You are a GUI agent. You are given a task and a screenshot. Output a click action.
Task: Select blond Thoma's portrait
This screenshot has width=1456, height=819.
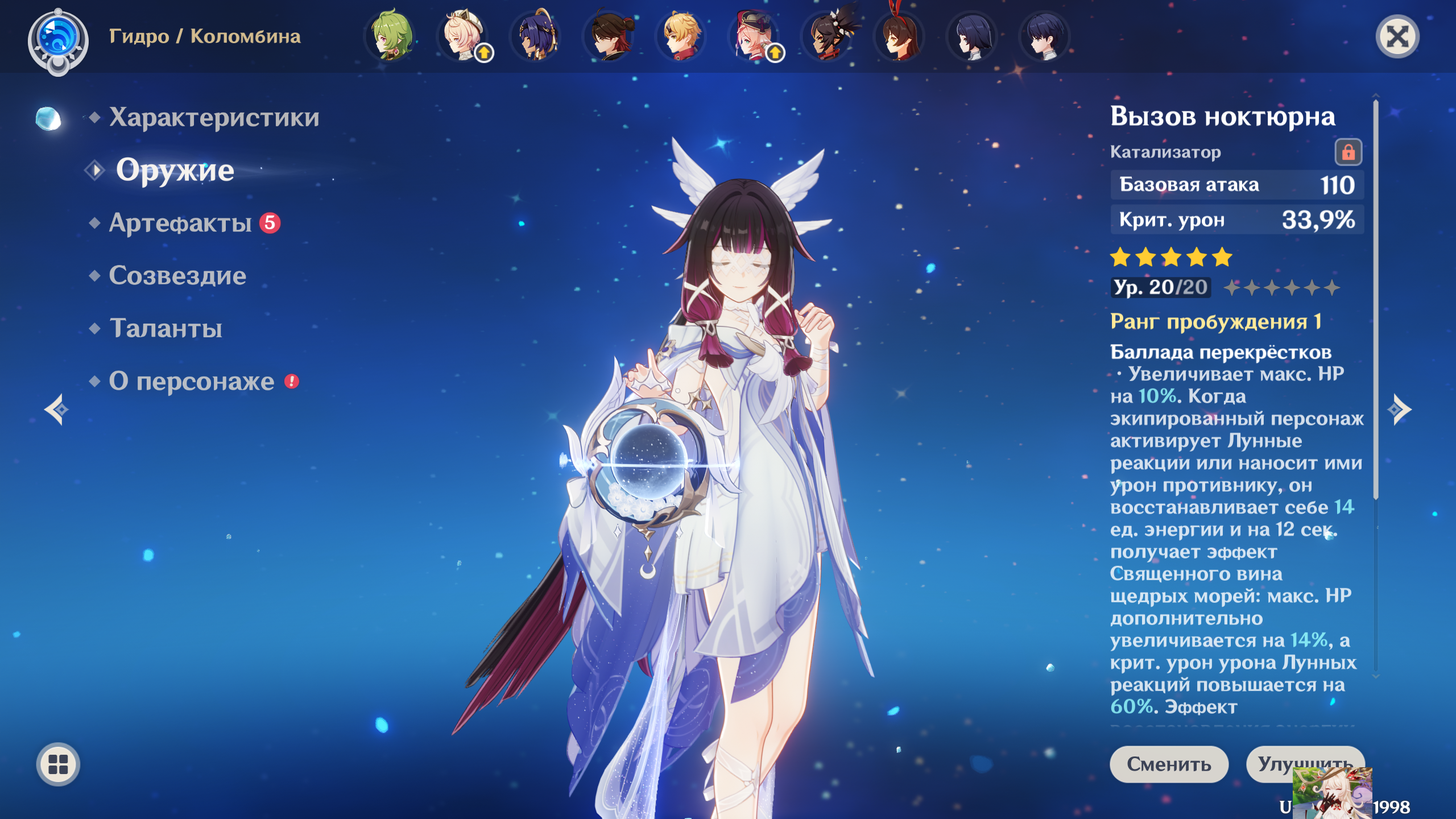tap(681, 36)
